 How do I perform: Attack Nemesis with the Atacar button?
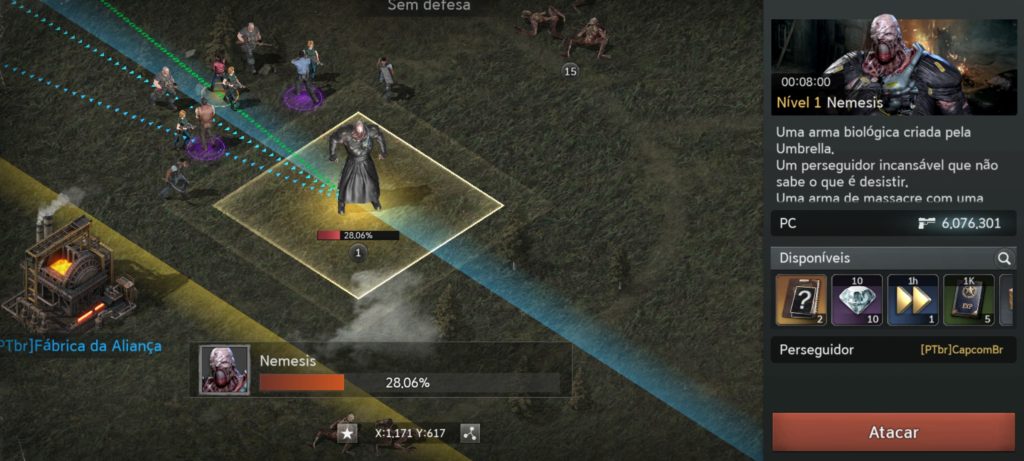click(894, 432)
